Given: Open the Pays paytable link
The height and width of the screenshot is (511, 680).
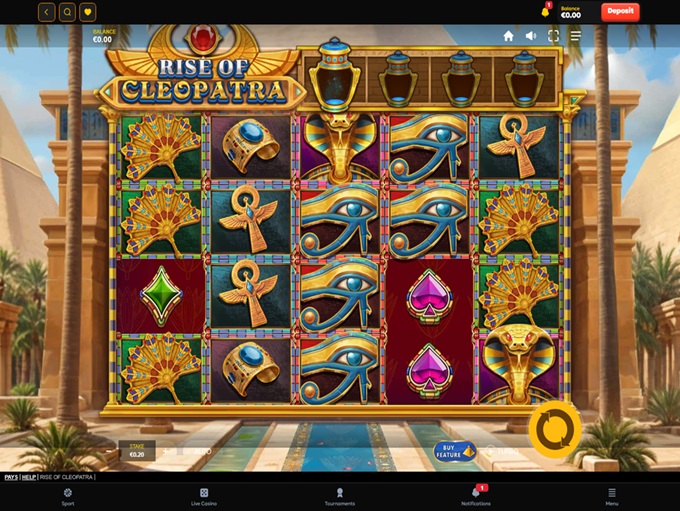Looking at the screenshot, I should coord(10,477).
